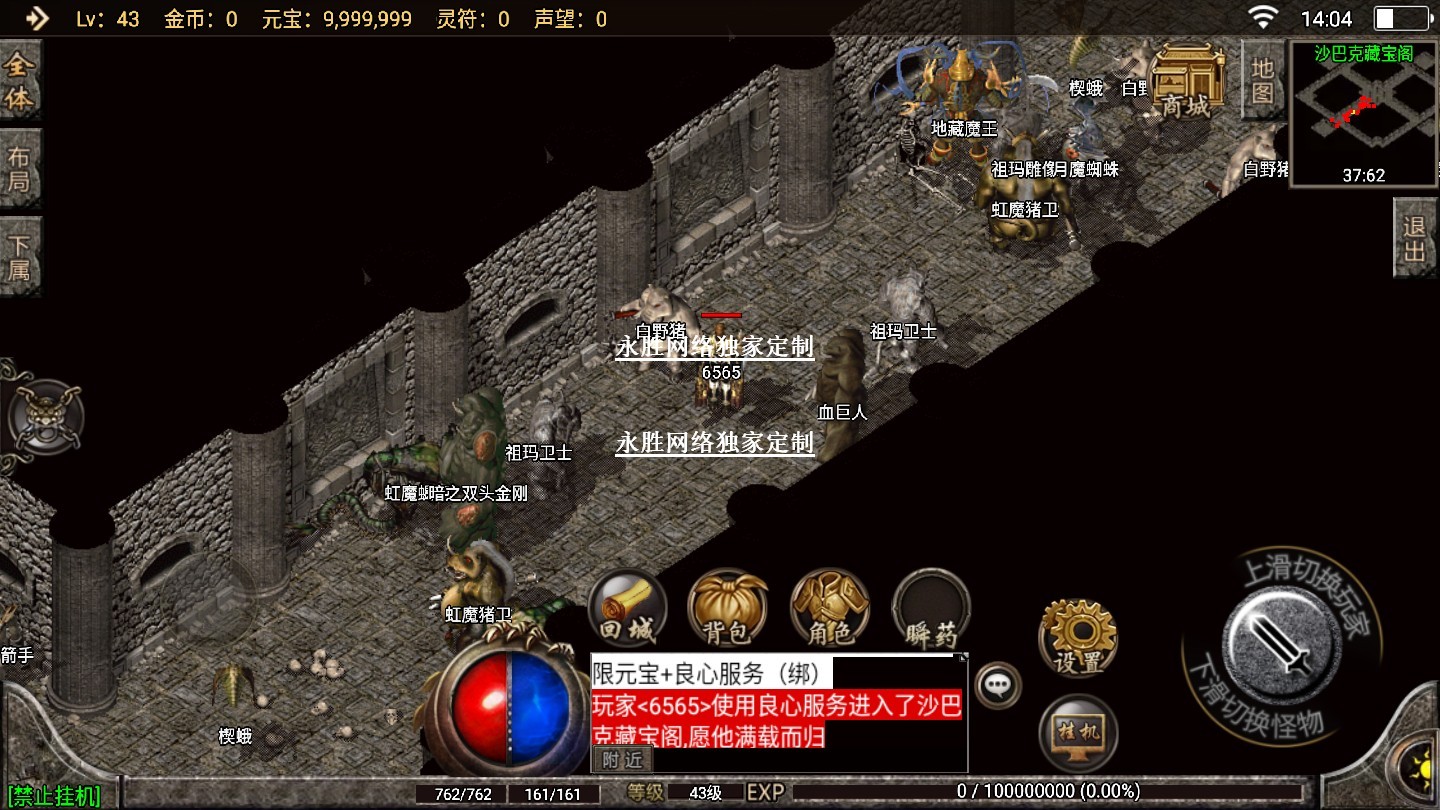Viewport: 1440px width, 810px height.
Task: Use the 瞬药 instant potion slot
Action: pyautogui.click(x=931, y=609)
